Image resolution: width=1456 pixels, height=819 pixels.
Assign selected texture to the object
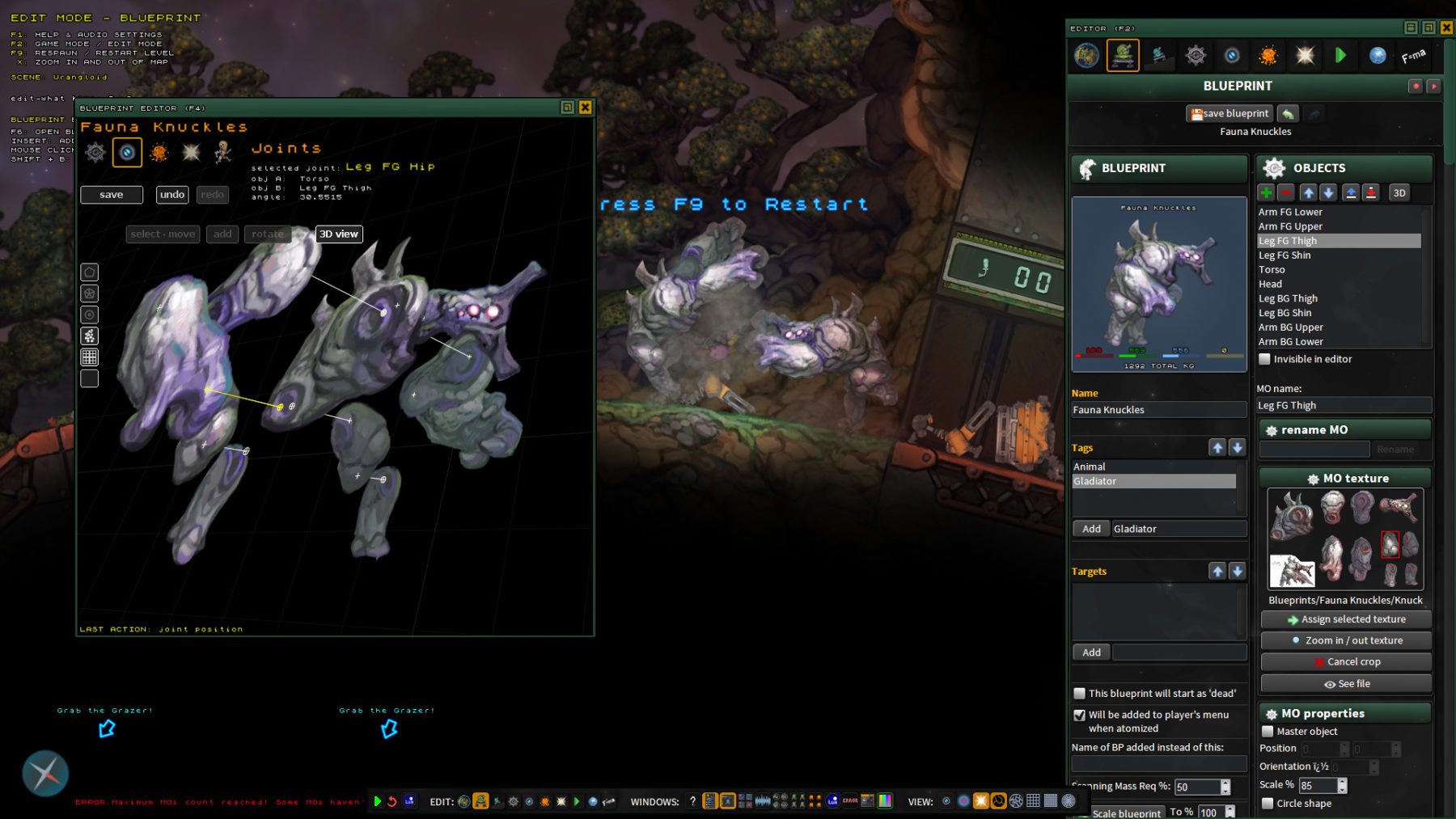(1346, 619)
